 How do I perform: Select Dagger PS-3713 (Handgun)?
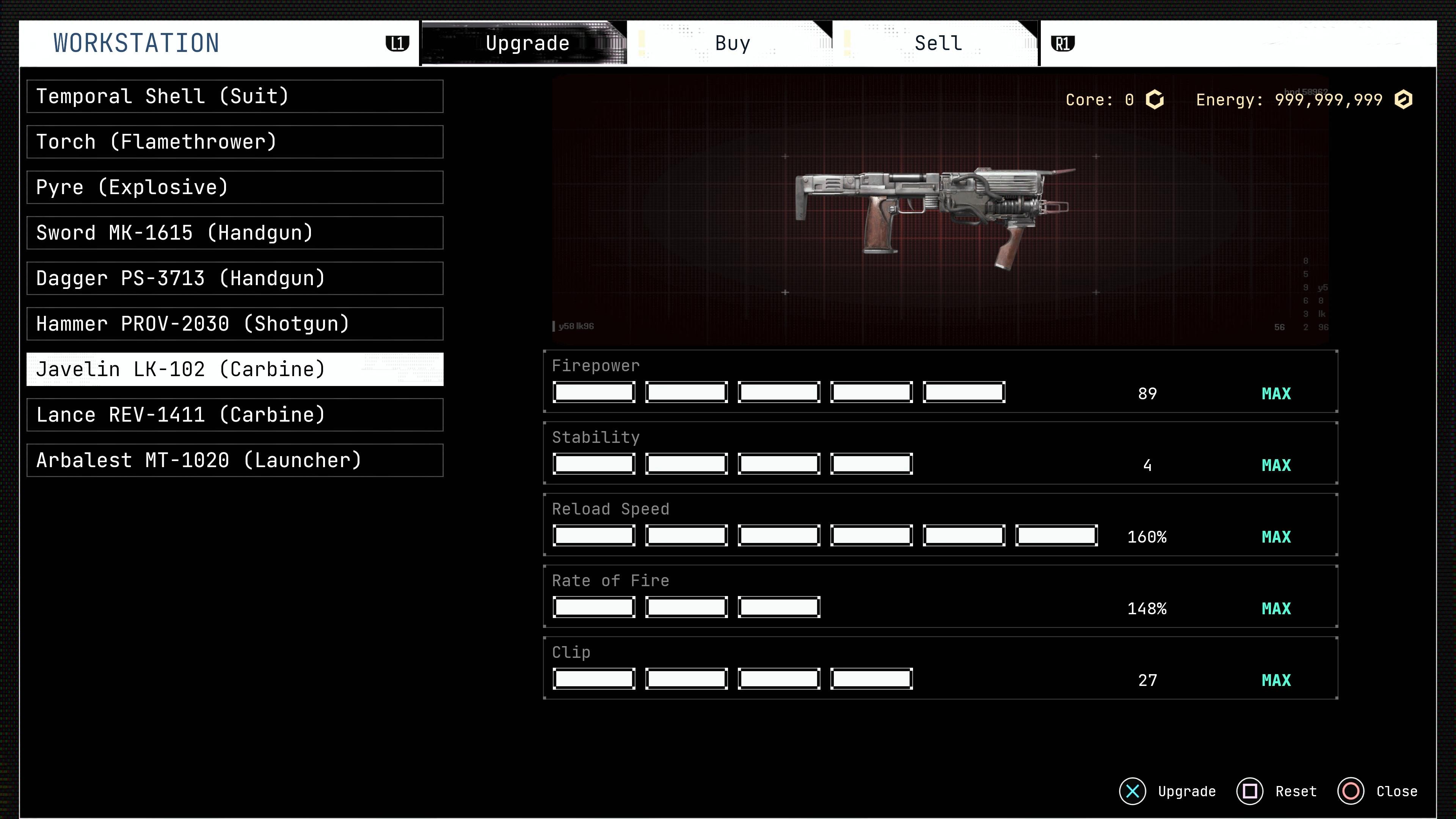[235, 279]
